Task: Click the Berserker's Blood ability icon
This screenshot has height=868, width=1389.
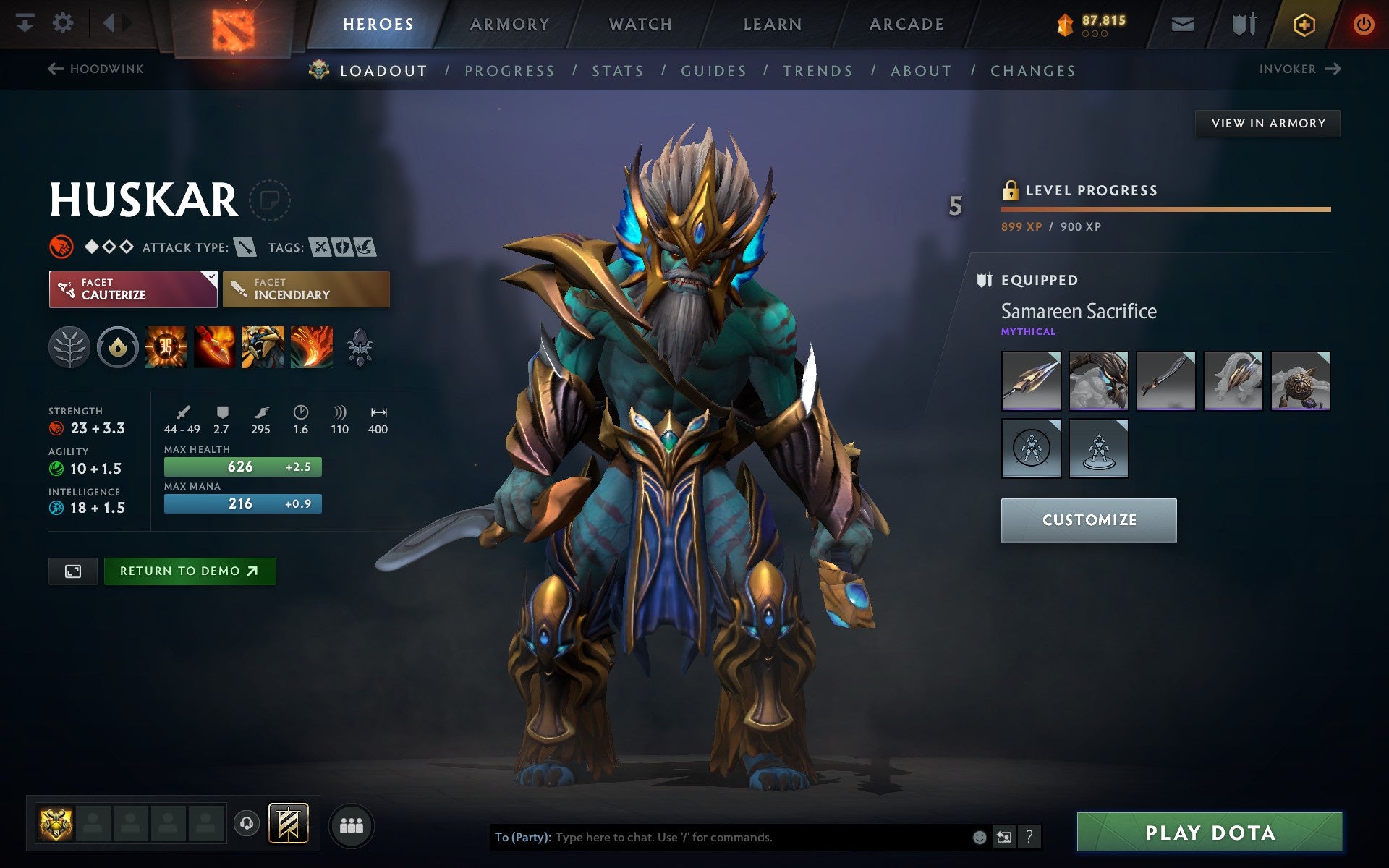Action: coord(263,347)
